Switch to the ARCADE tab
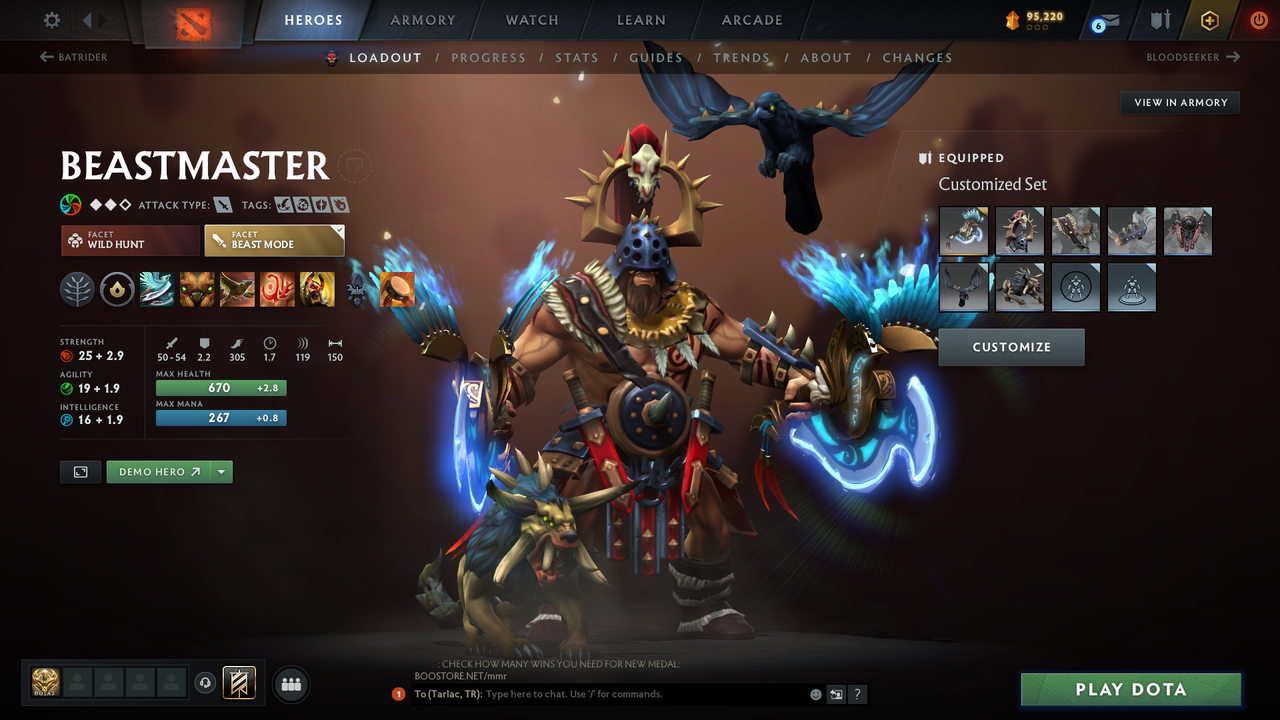Viewport: 1280px width, 720px height. [751, 19]
